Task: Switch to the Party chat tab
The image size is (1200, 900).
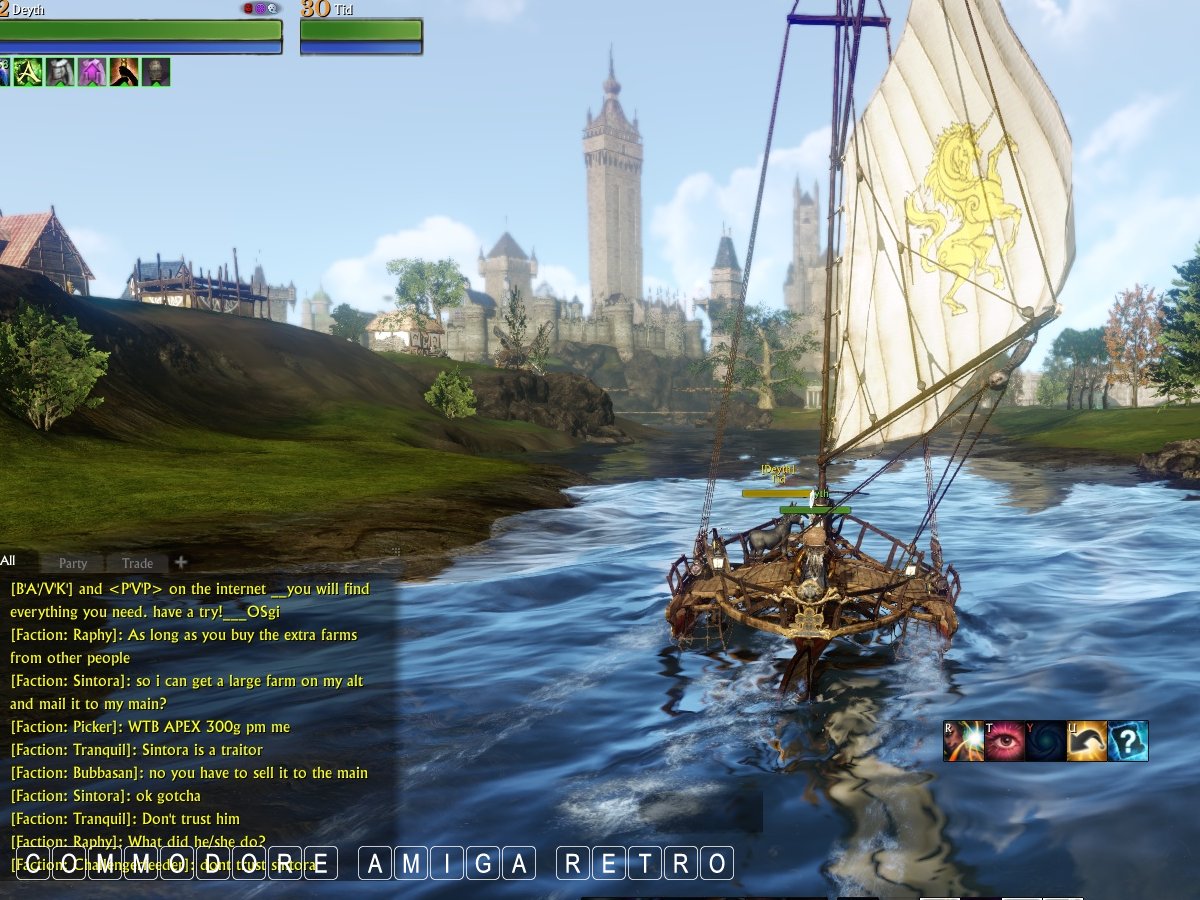Action: click(x=73, y=563)
